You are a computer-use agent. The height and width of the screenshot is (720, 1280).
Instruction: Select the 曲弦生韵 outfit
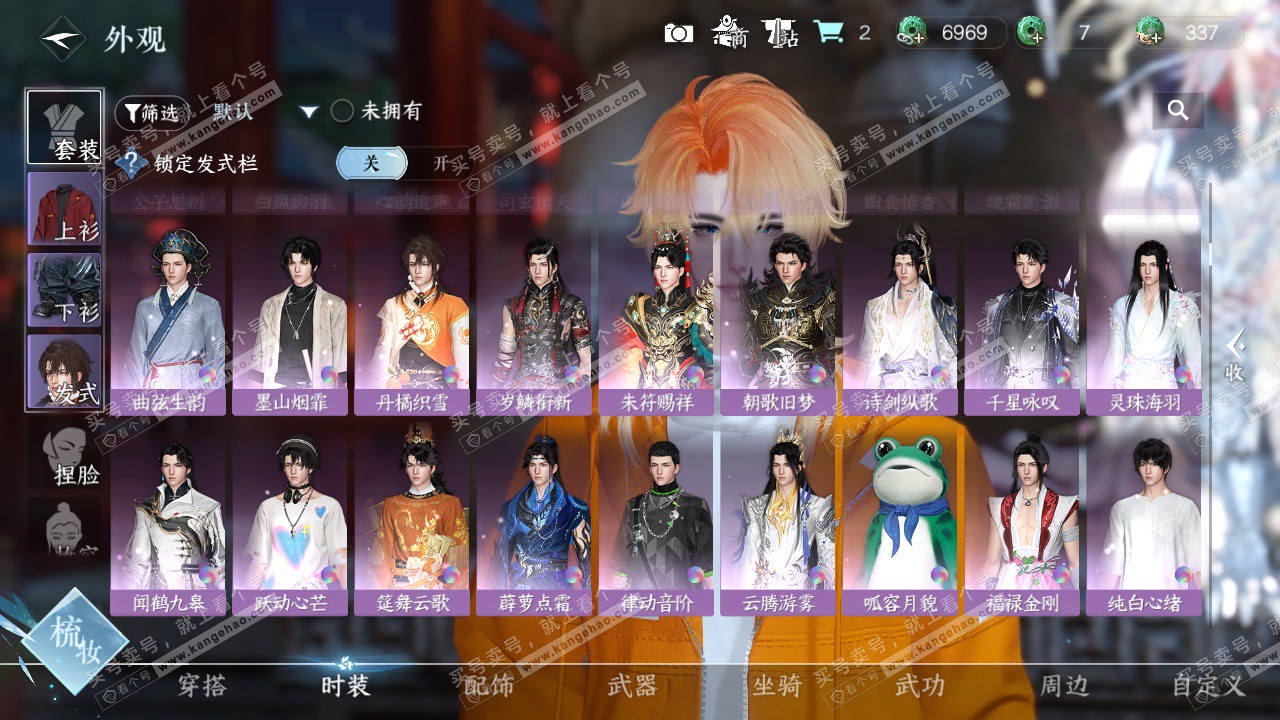(168, 322)
